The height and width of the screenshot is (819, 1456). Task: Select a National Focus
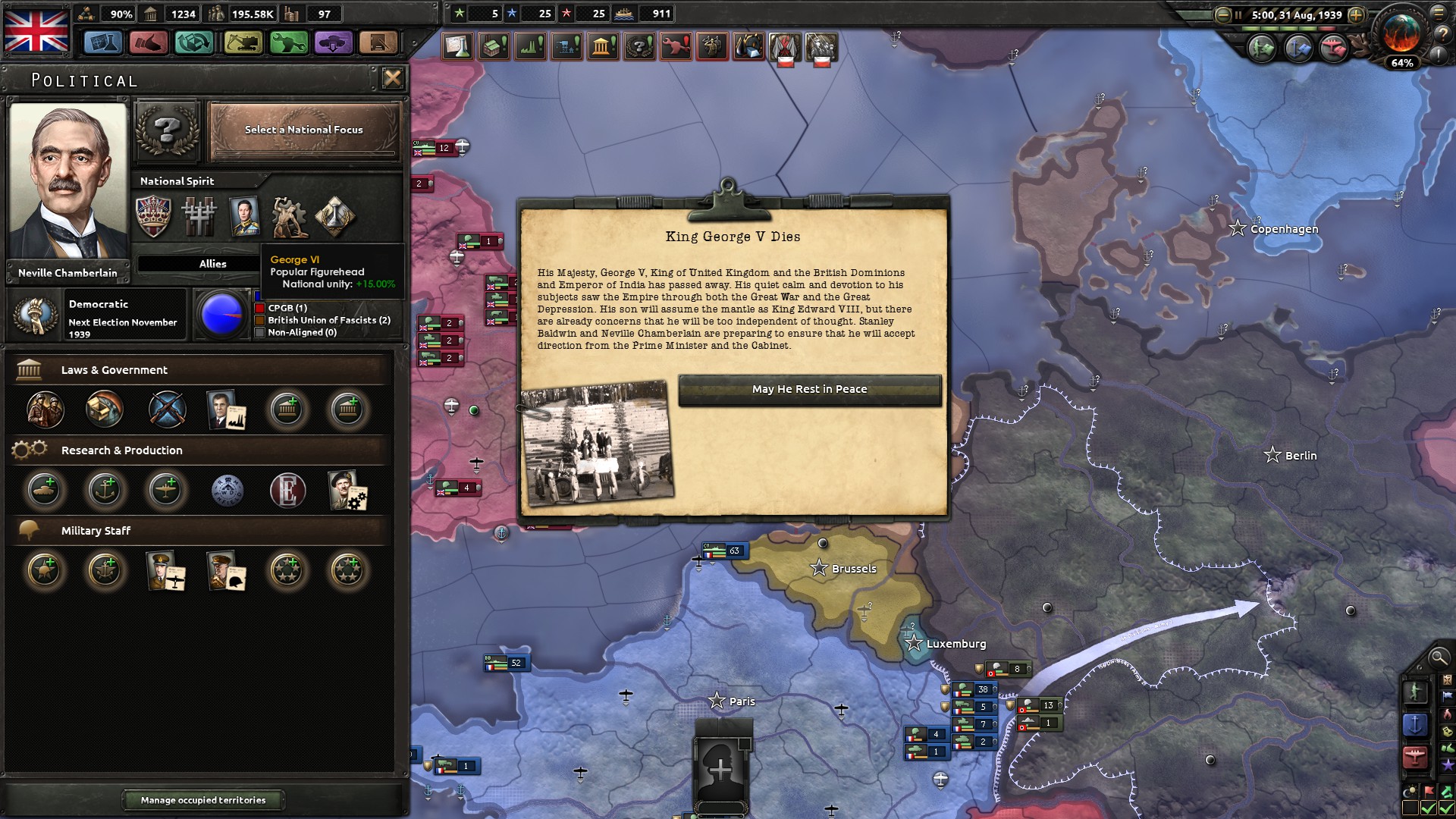tap(303, 130)
